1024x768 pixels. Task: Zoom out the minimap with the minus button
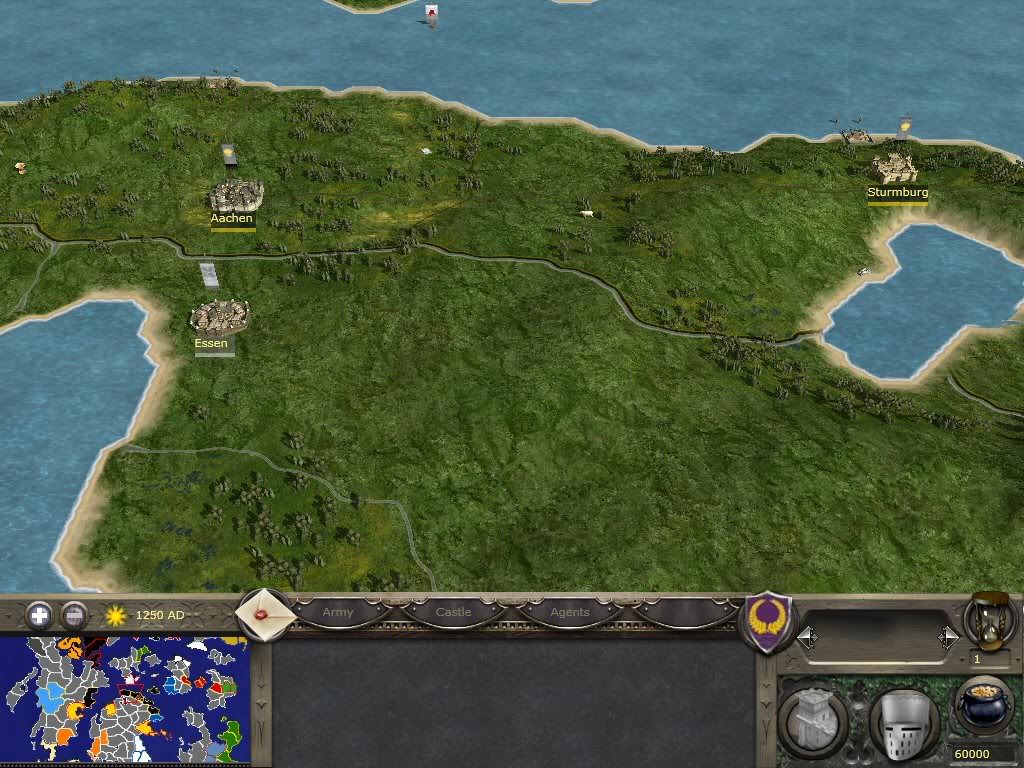point(73,615)
